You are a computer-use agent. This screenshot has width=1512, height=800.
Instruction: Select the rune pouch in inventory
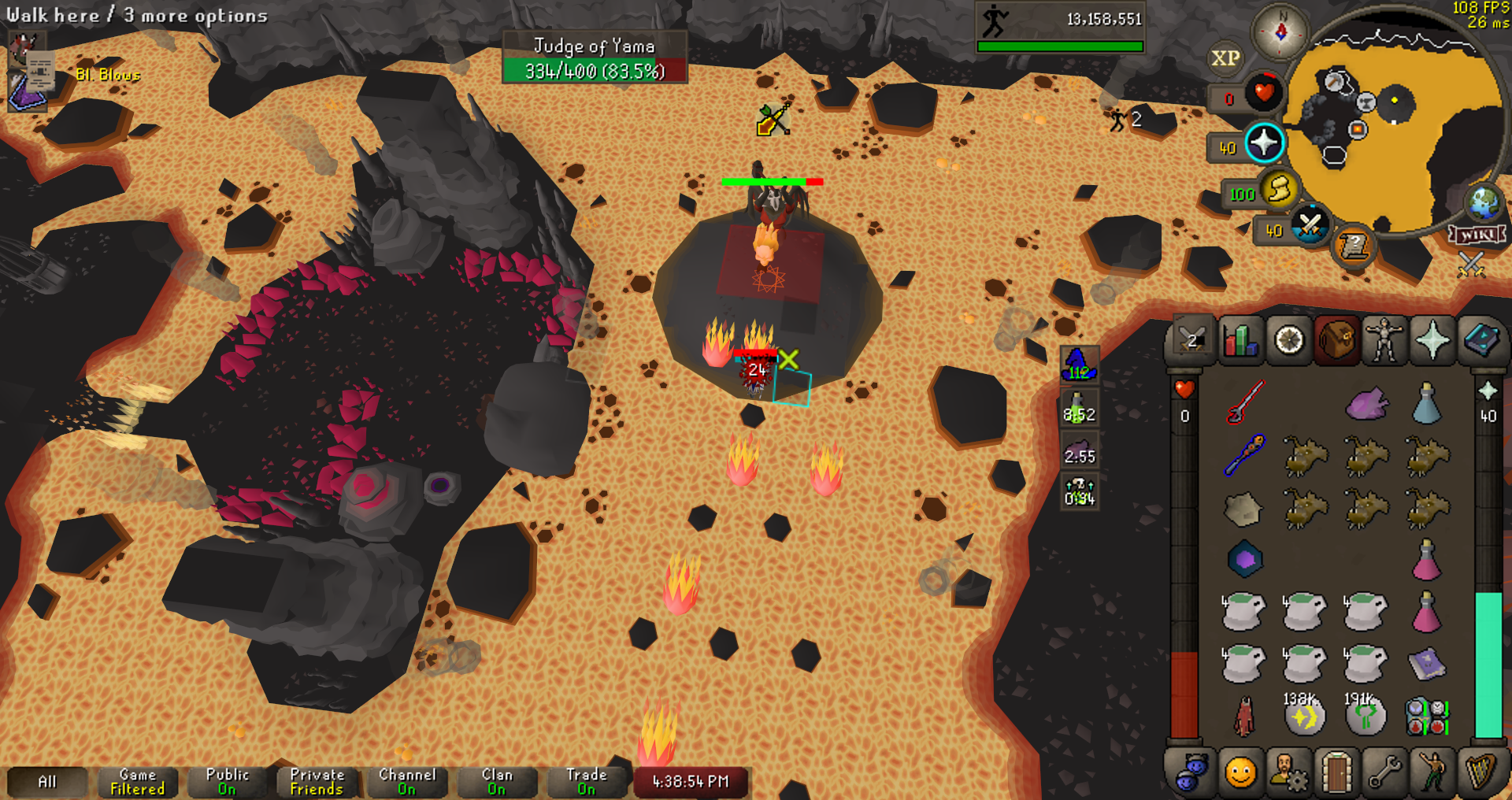point(1426,717)
